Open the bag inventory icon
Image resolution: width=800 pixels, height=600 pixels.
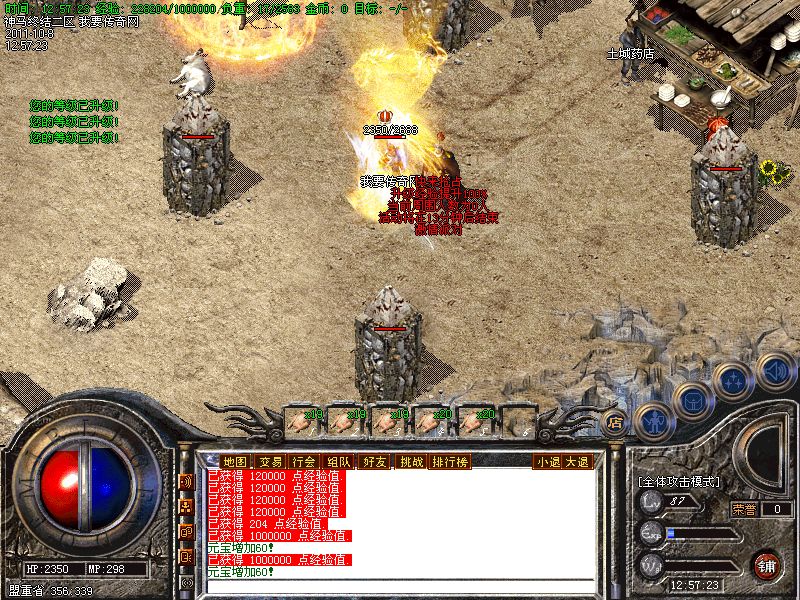pyautogui.click(x=691, y=400)
